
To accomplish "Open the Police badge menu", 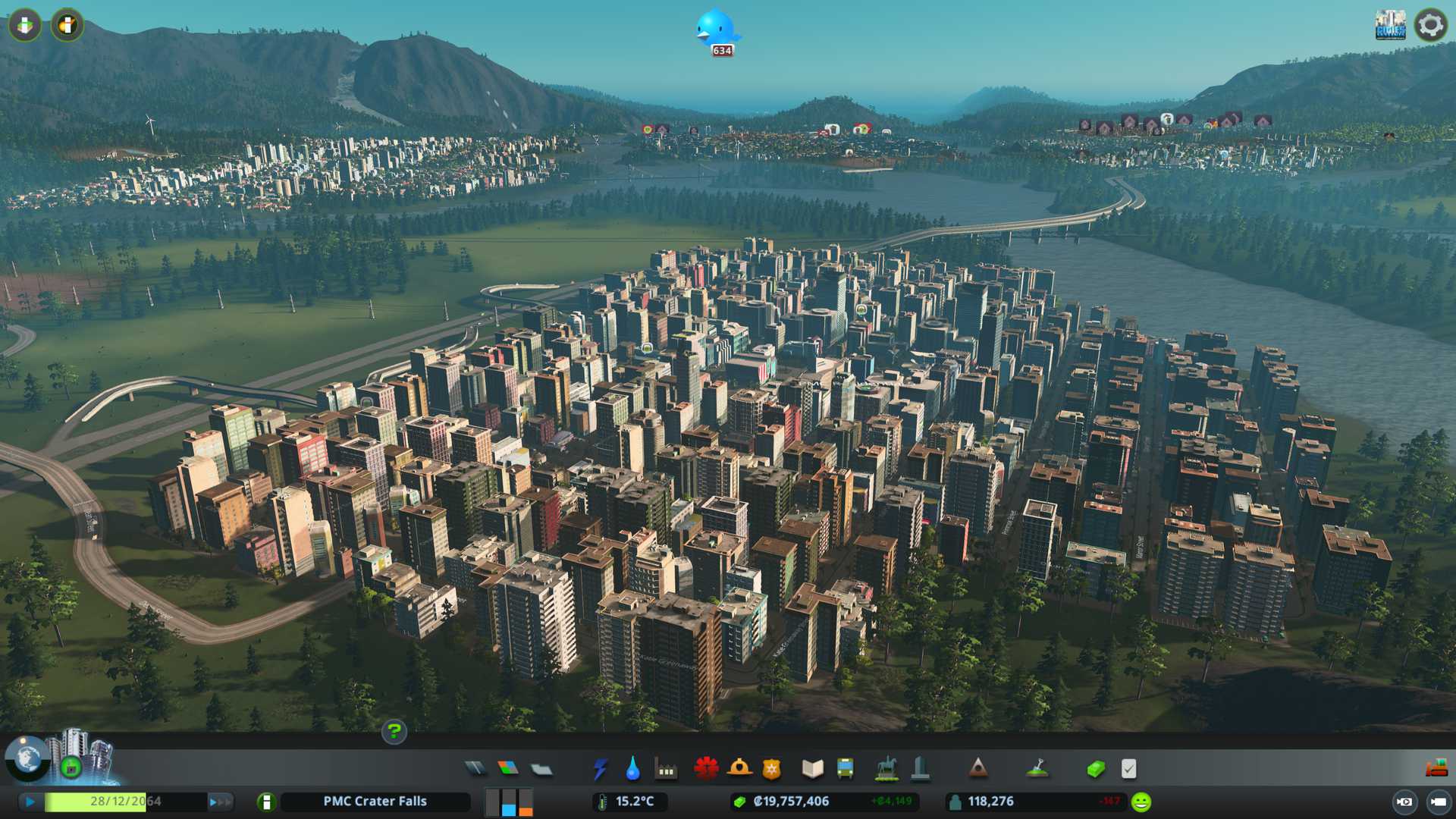I will (771, 769).
